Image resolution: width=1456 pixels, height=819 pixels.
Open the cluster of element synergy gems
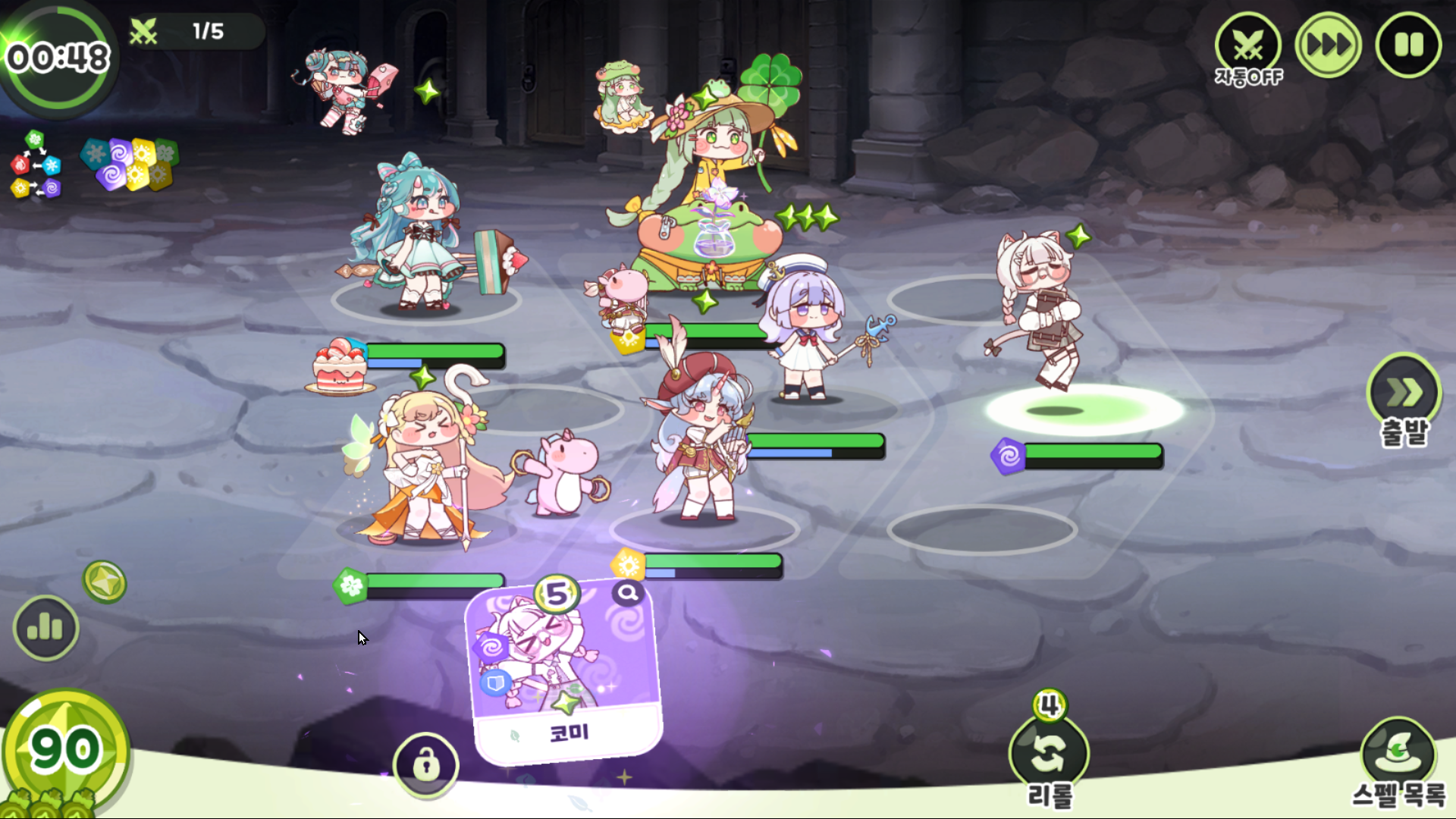130,163
